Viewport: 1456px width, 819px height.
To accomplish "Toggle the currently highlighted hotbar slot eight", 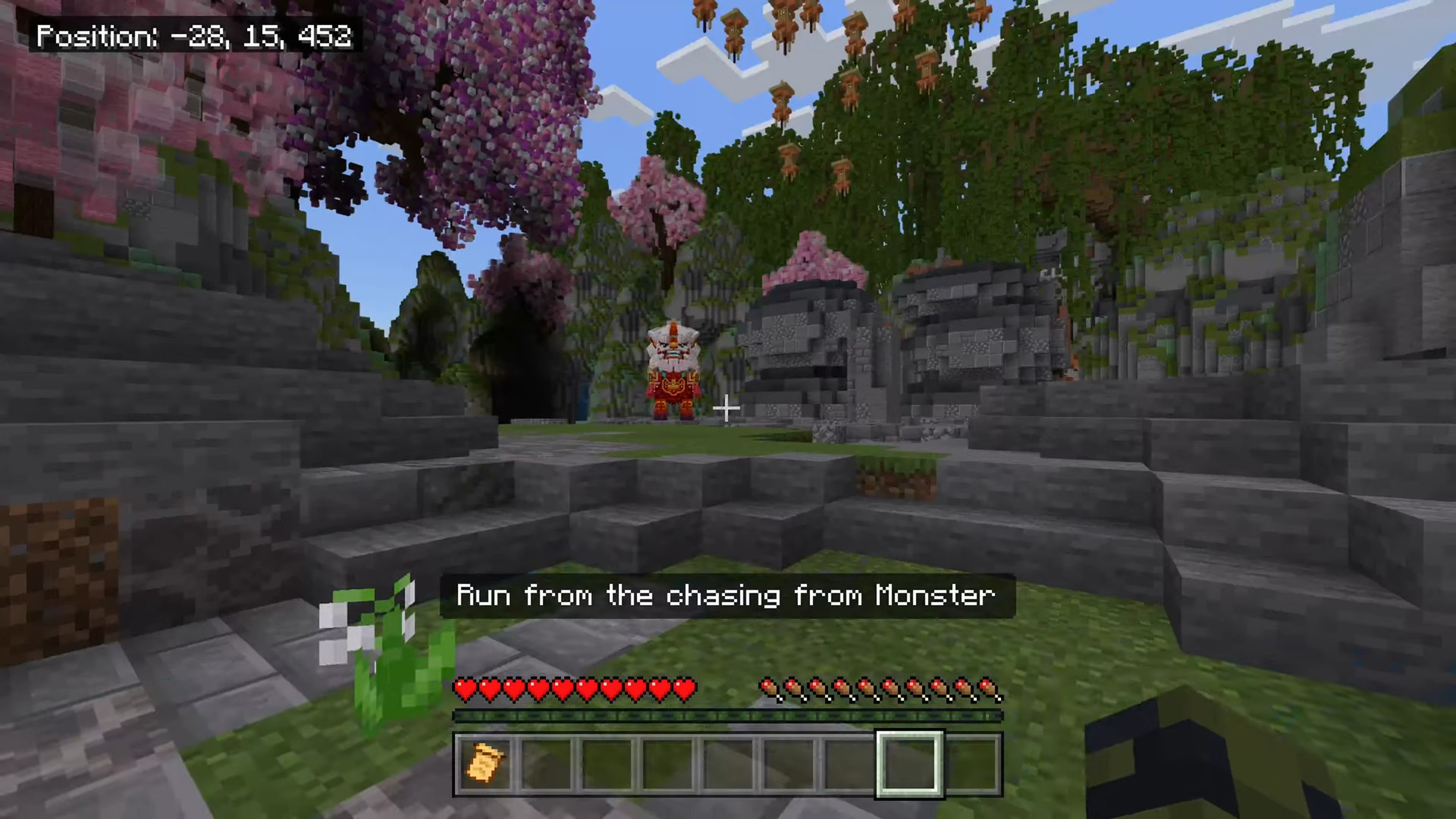I will (x=909, y=762).
